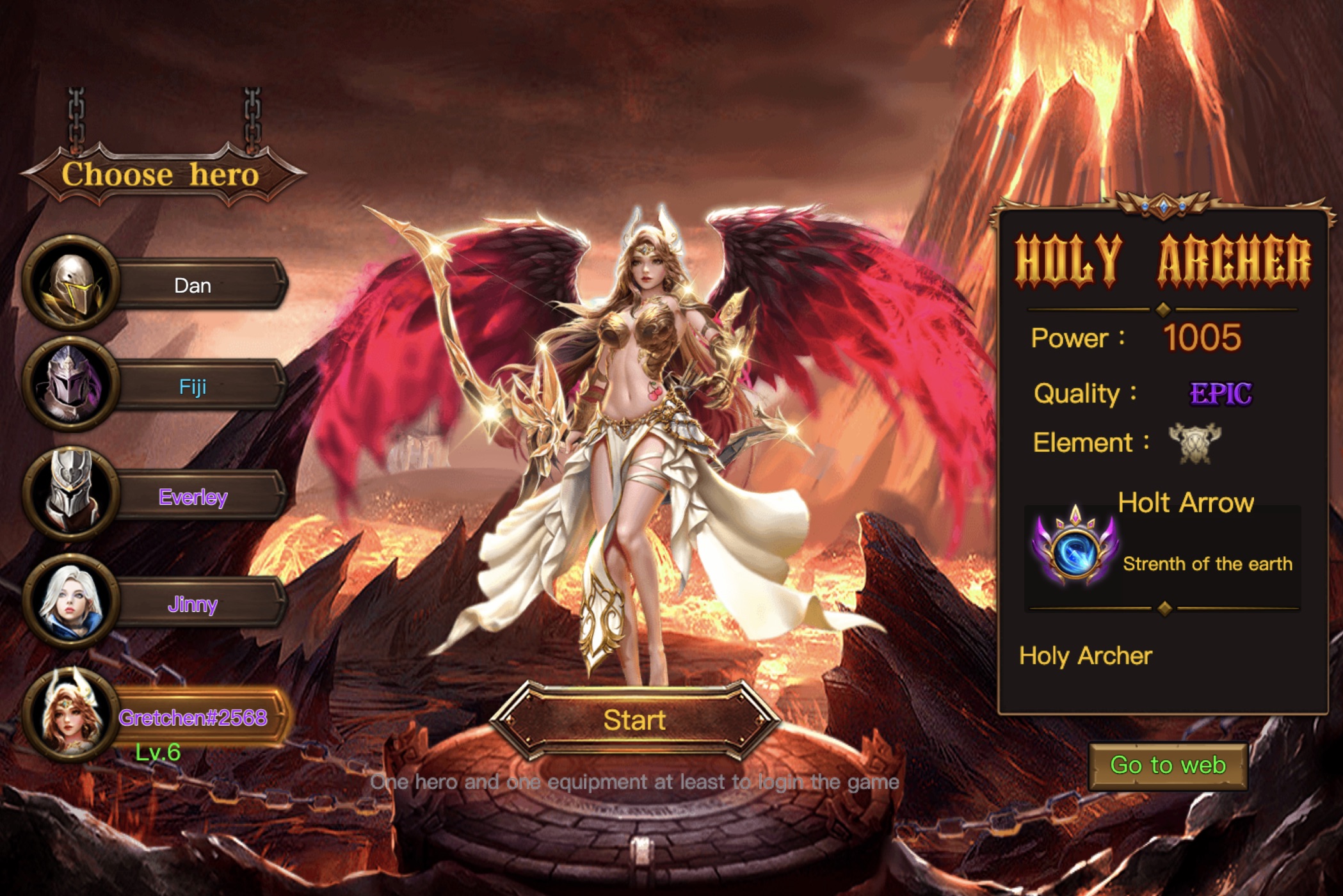This screenshot has width=1343, height=896.
Task: Open the Go to web button
Action: pyautogui.click(x=1168, y=765)
